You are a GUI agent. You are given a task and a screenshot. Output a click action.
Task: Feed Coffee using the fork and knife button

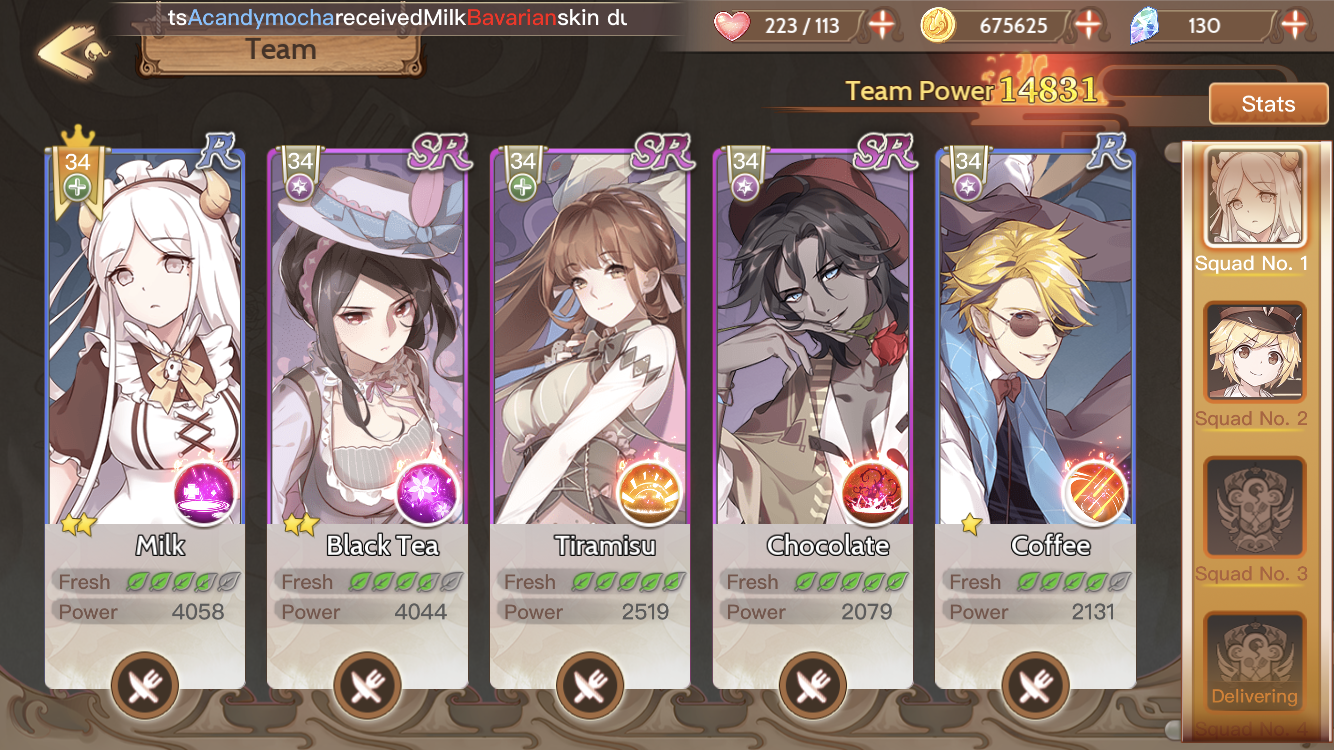1035,686
